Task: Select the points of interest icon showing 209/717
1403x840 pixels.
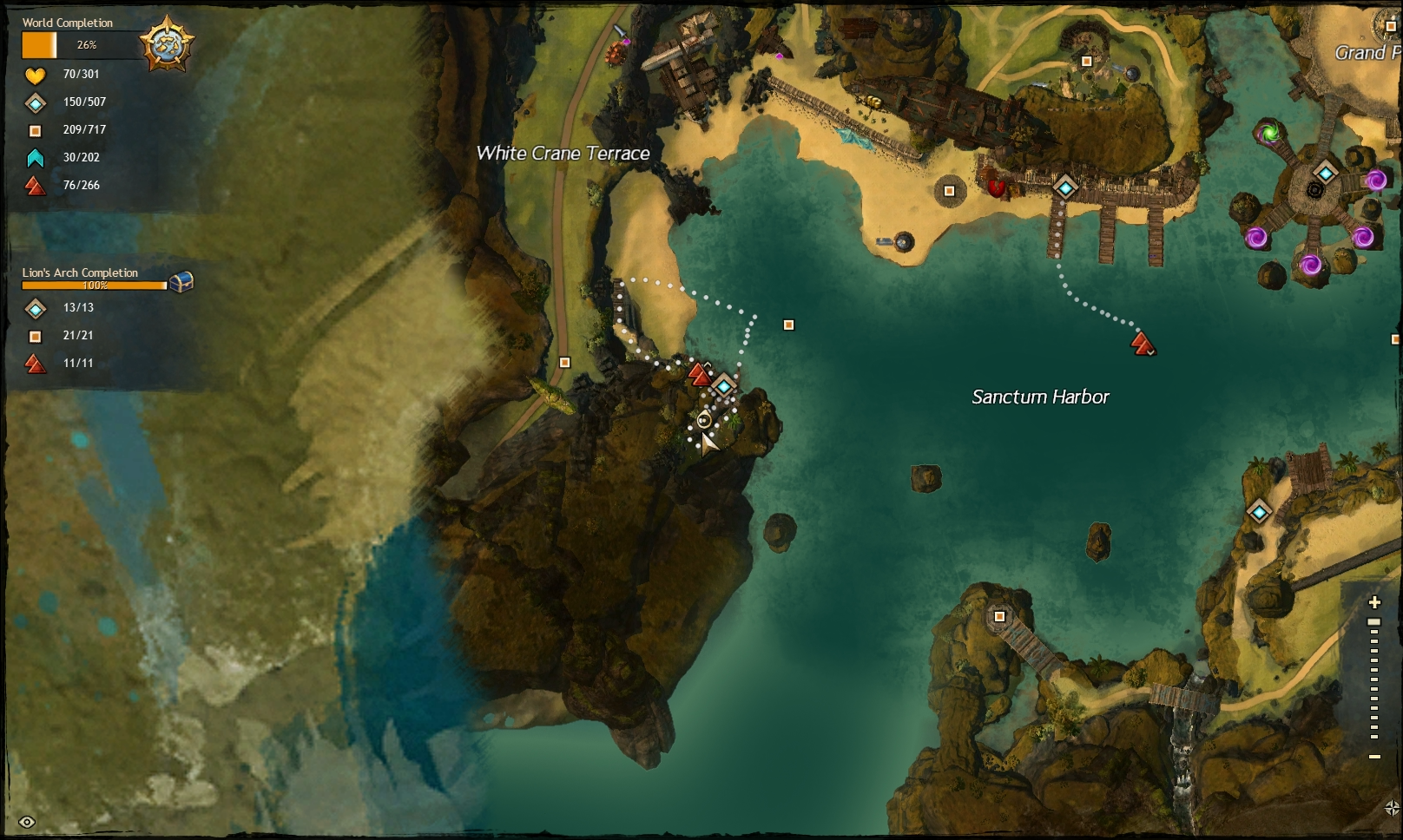Action: pyautogui.click(x=35, y=130)
